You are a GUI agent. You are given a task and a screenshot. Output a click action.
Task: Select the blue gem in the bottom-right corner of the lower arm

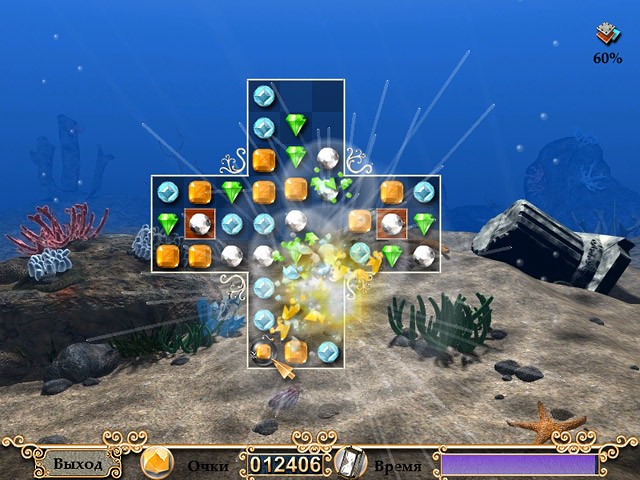[328, 351]
